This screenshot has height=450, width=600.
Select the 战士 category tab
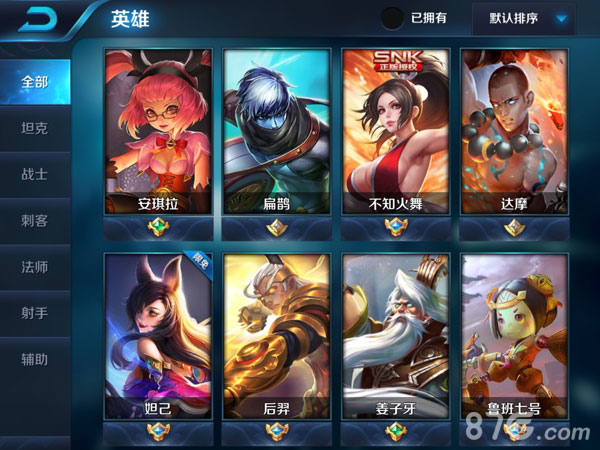[35, 174]
